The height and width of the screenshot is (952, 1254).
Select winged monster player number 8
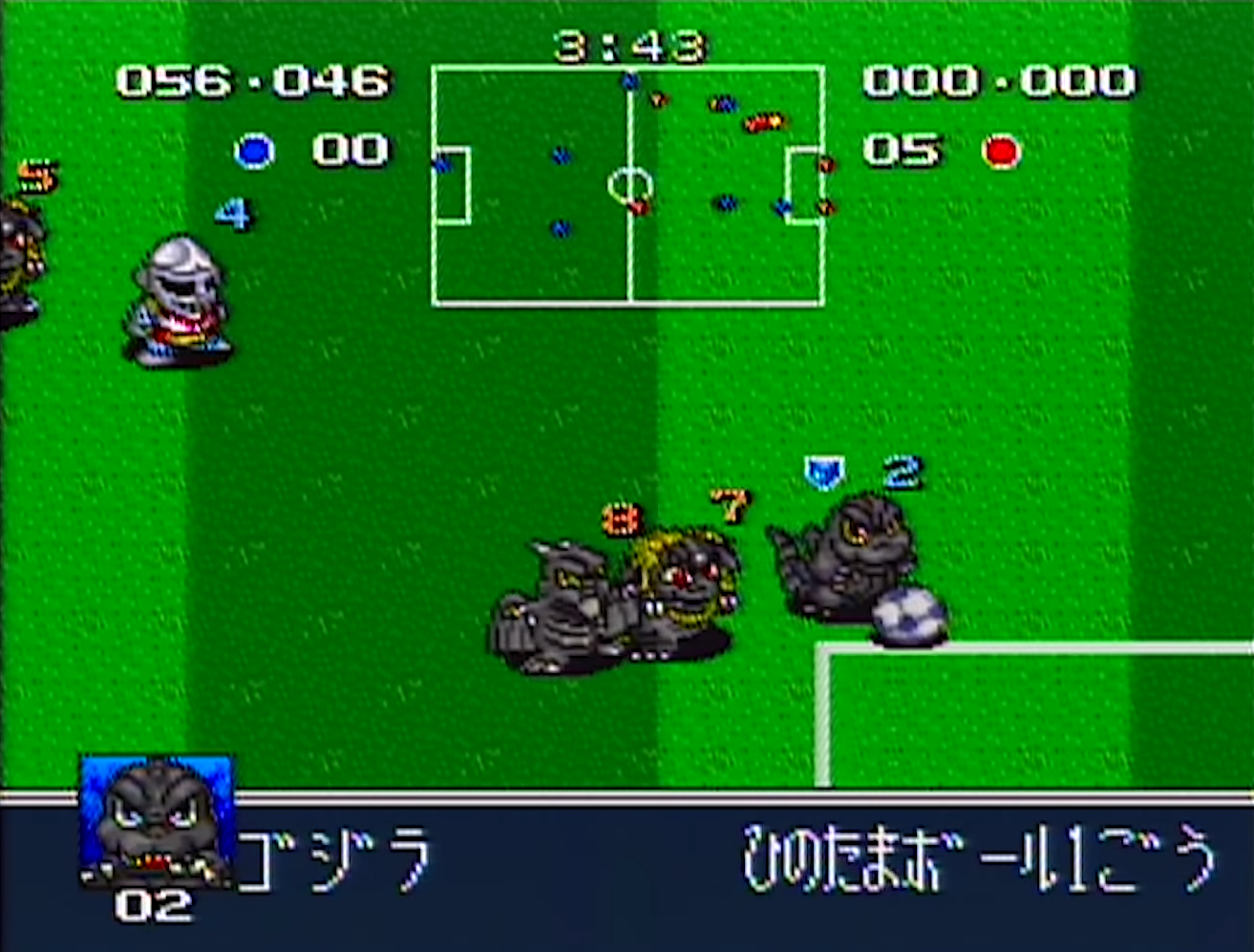coord(573,602)
